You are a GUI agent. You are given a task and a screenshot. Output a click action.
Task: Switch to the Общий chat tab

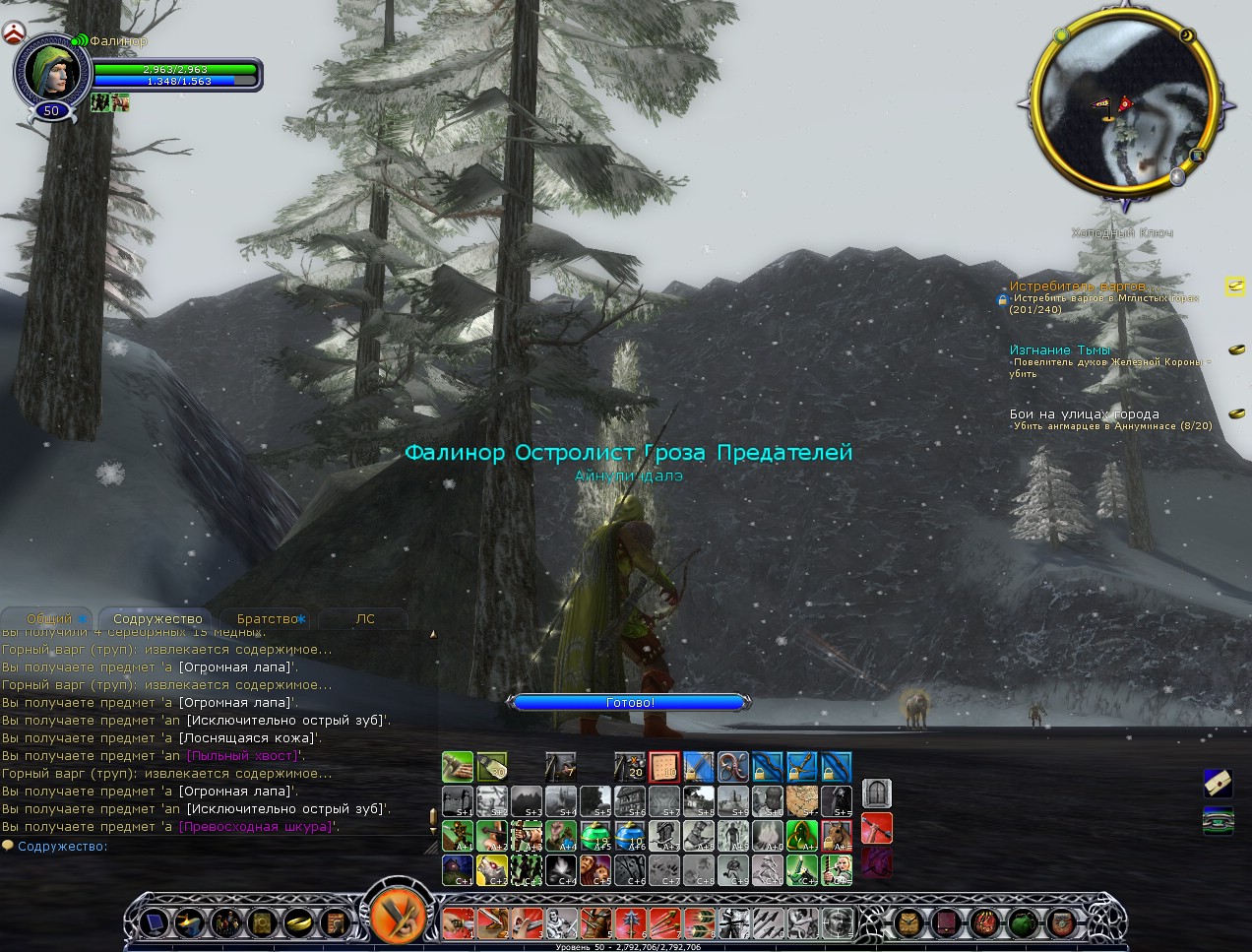49,619
